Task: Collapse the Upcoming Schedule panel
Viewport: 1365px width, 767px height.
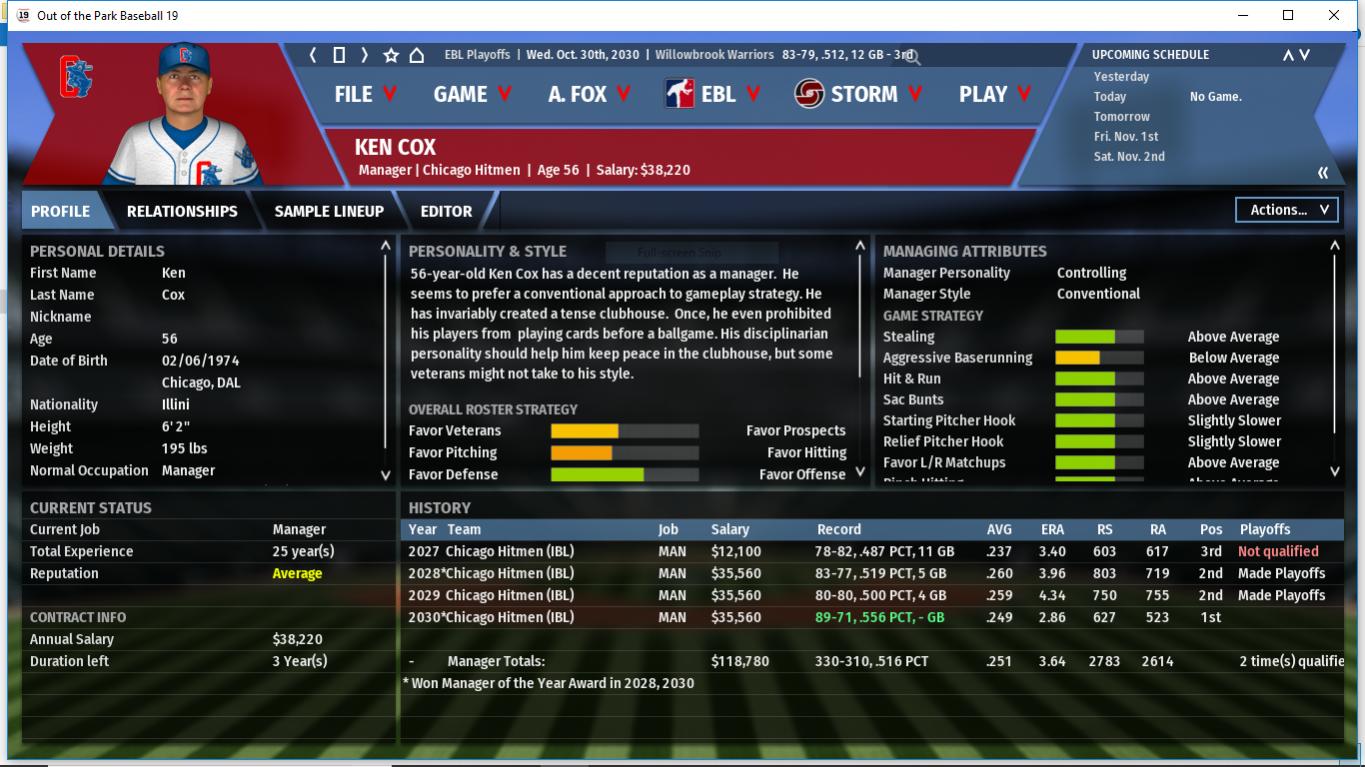Action: pyautogui.click(x=1323, y=173)
